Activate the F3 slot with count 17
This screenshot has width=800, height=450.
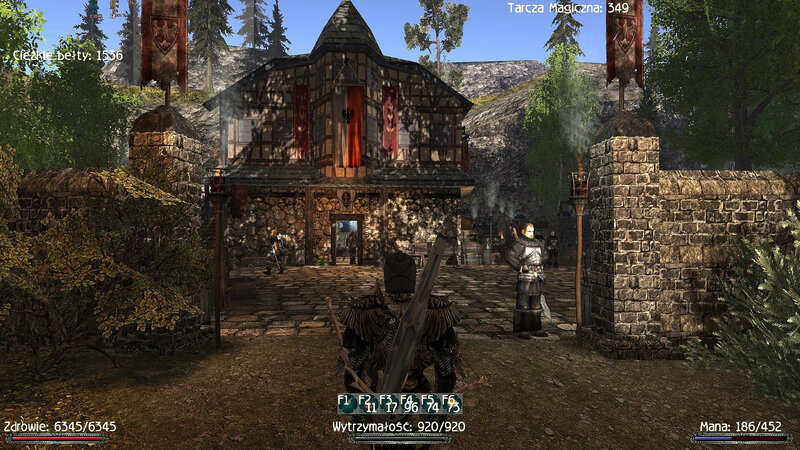pos(388,404)
